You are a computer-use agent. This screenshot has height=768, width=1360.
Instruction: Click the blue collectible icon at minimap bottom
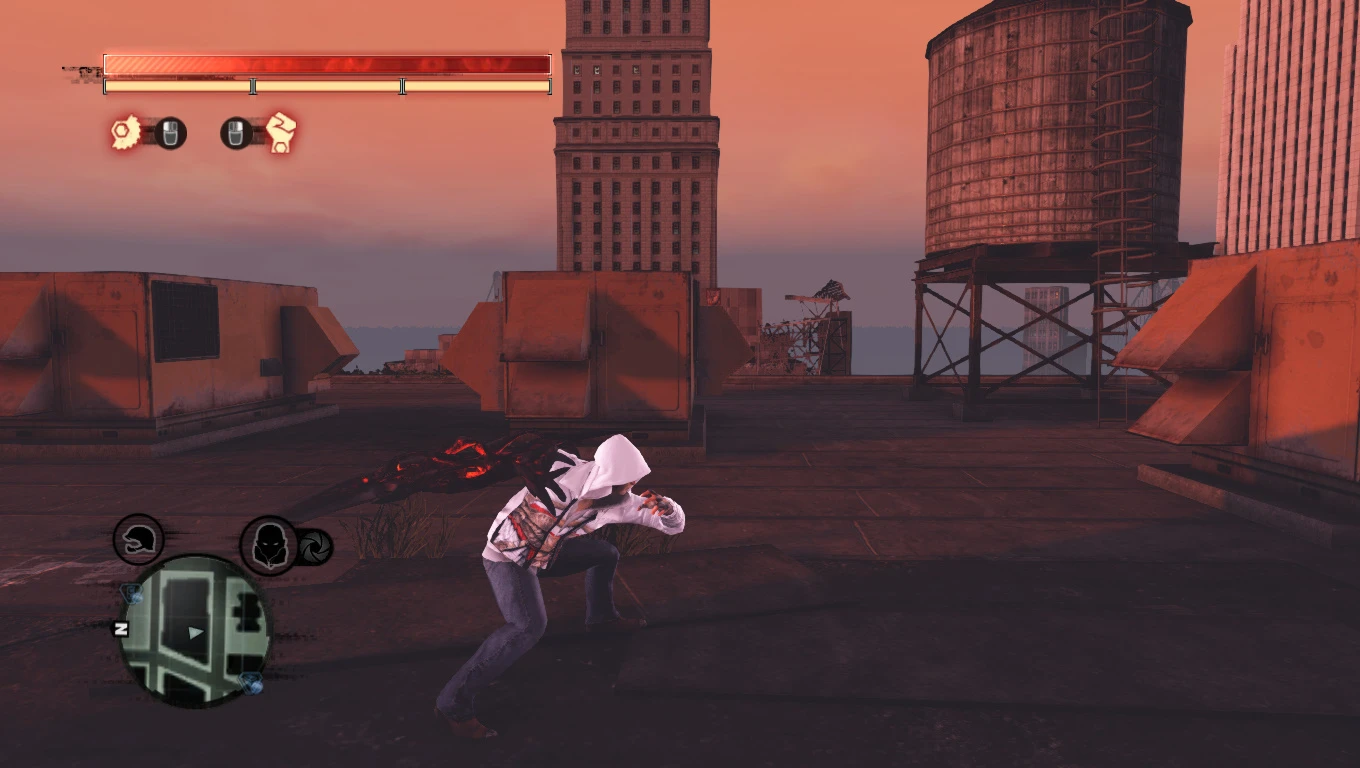(x=251, y=682)
